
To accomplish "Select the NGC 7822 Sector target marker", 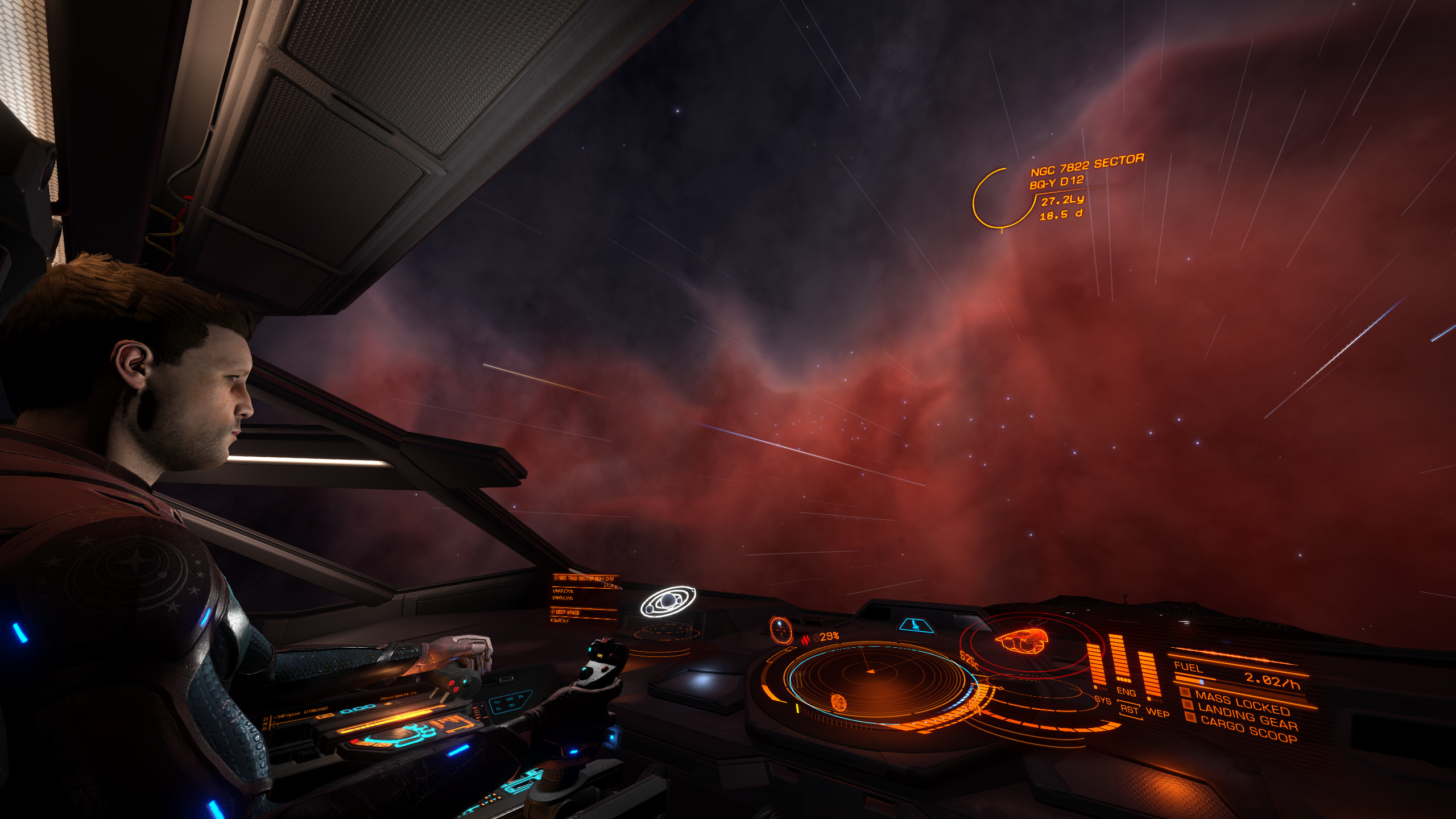I will (1001, 198).
